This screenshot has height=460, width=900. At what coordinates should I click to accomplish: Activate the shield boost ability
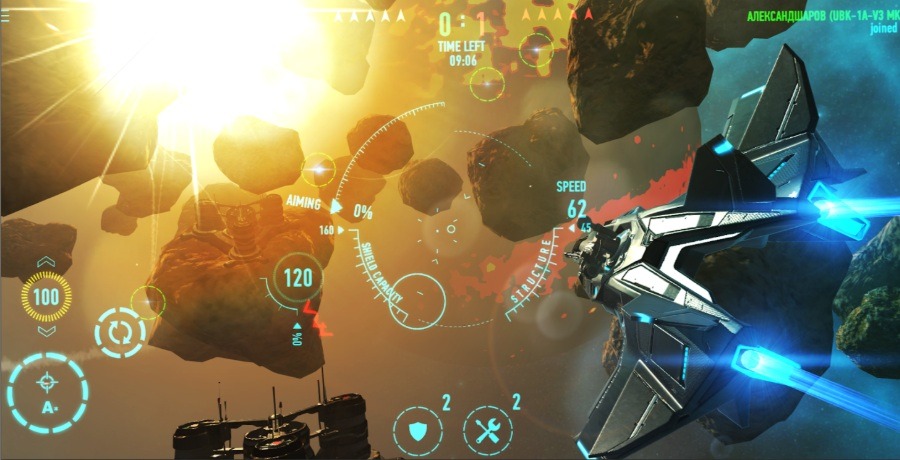click(418, 432)
